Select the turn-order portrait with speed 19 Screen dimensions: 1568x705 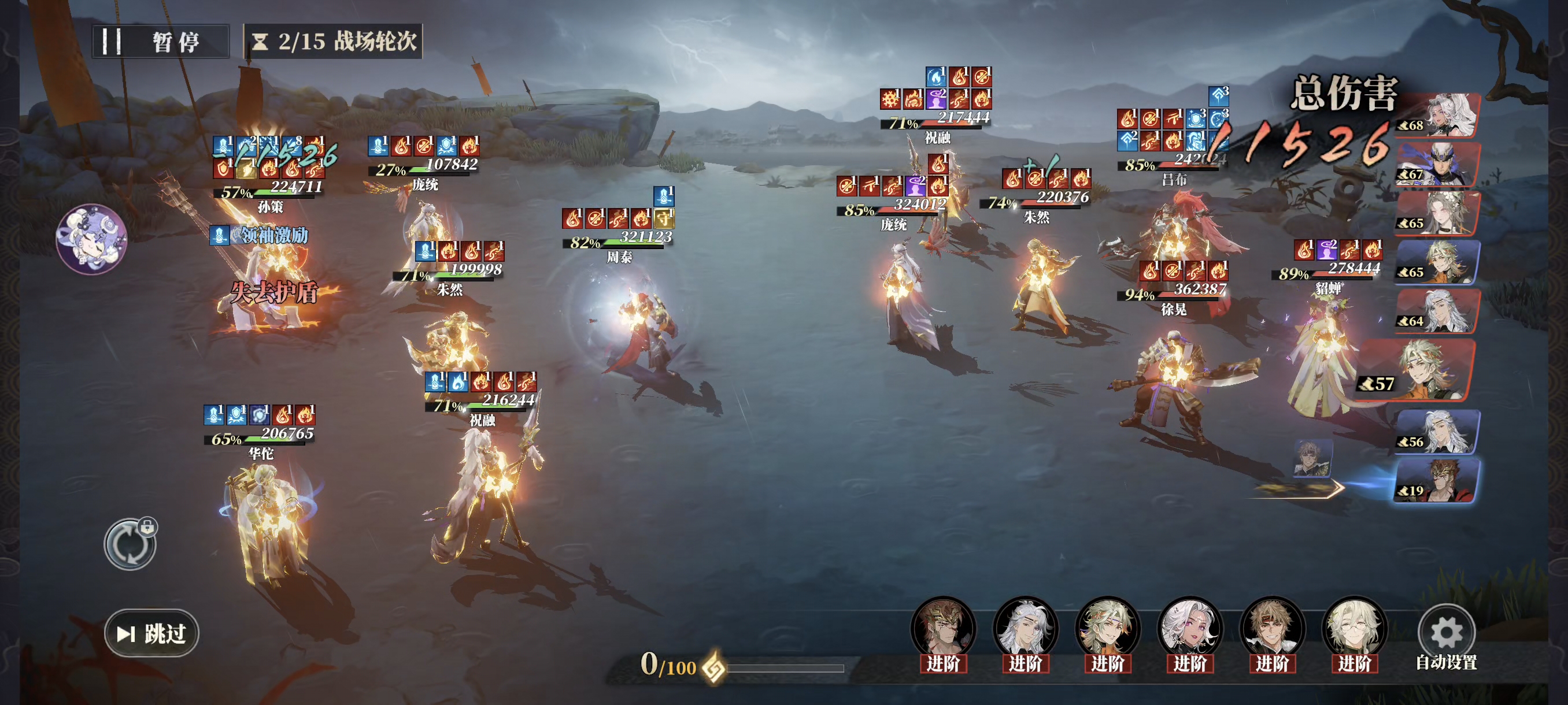coord(1438,481)
